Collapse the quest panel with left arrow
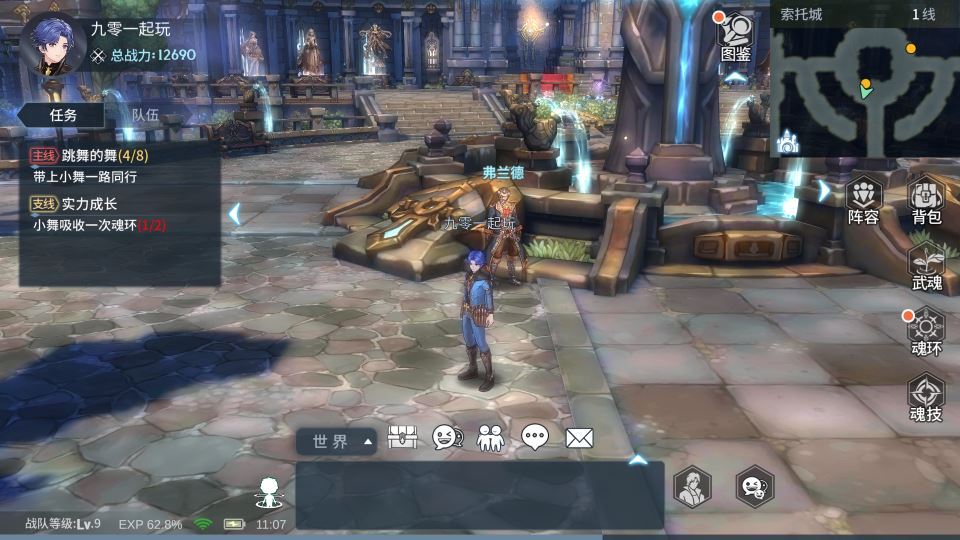 [234, 213]
